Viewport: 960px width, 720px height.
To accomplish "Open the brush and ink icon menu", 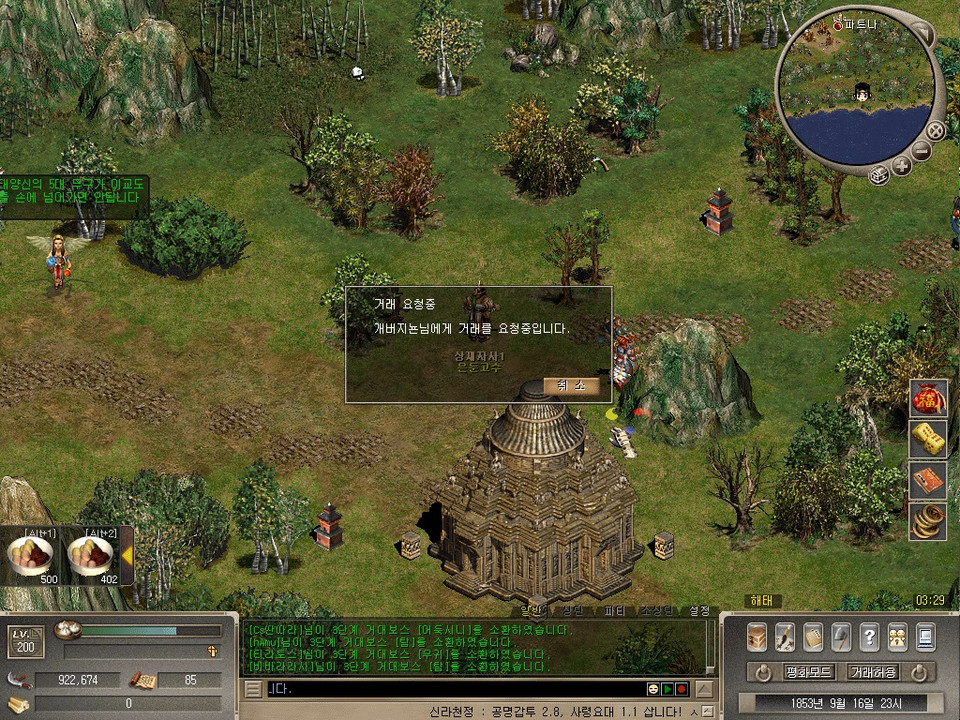I will 785,637.
